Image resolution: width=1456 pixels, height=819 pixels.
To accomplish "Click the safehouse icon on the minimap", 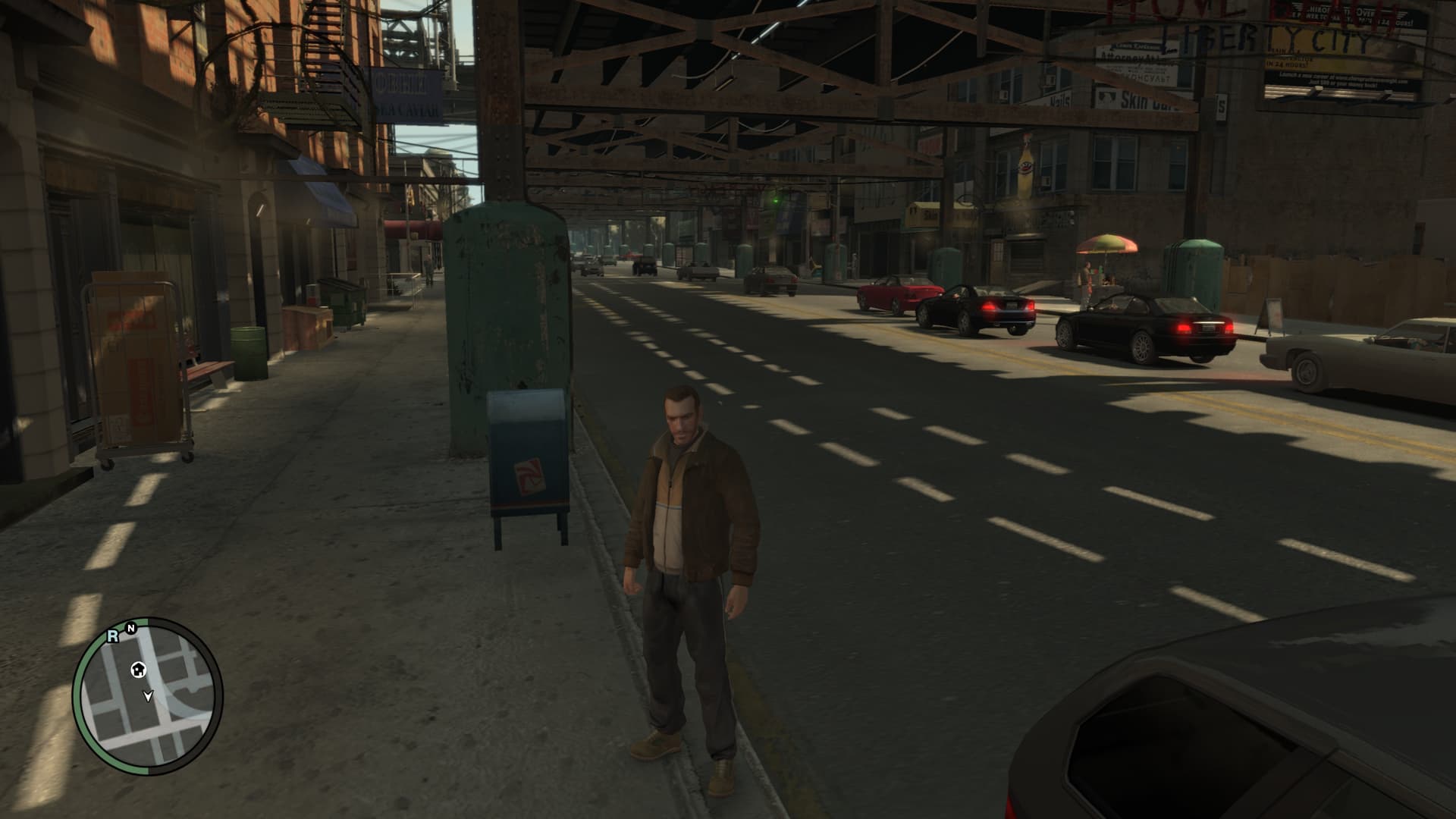I will 138,669.
